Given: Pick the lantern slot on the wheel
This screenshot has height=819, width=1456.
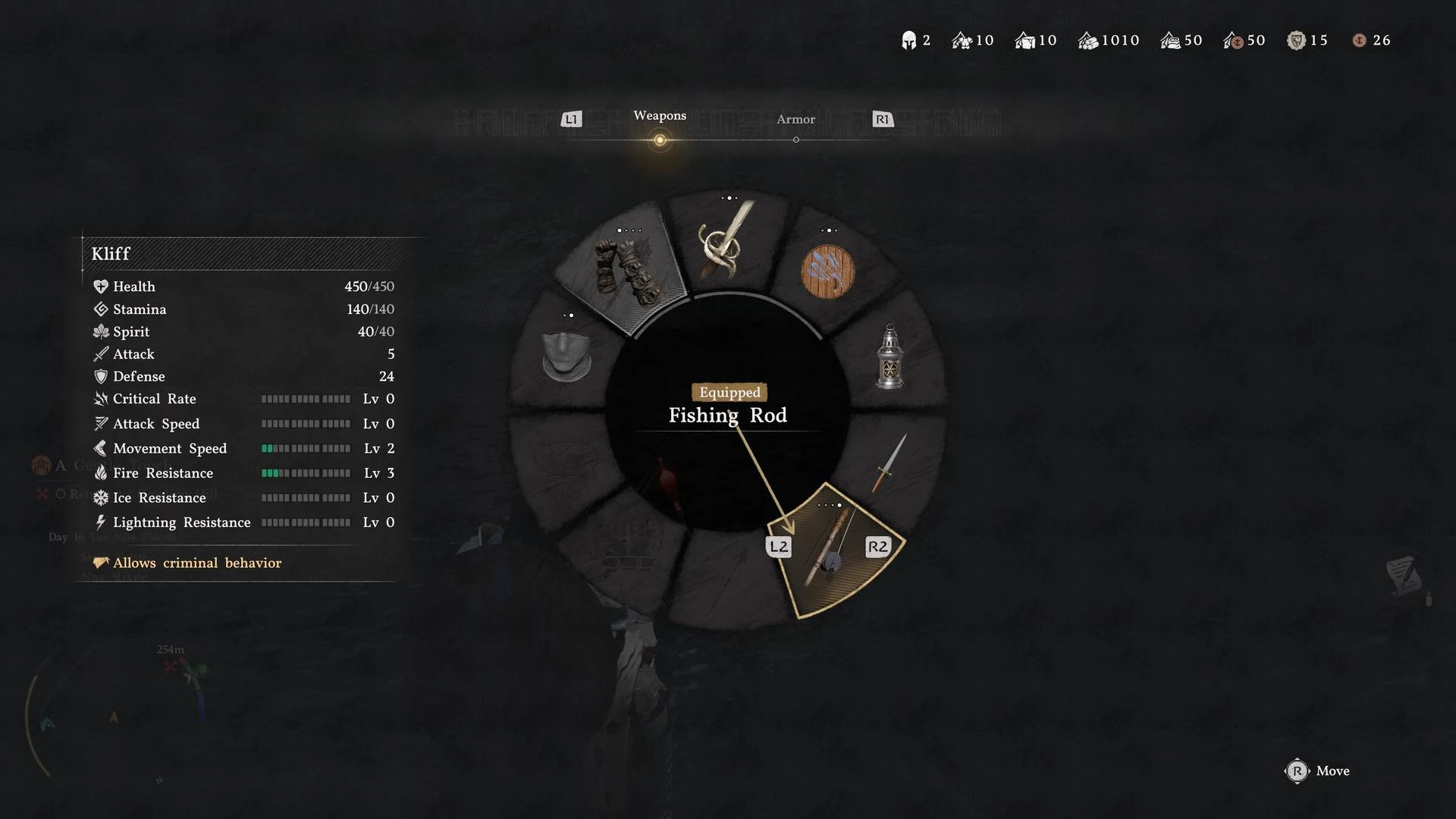Looking at the screenshot, I should pos(890,358).
